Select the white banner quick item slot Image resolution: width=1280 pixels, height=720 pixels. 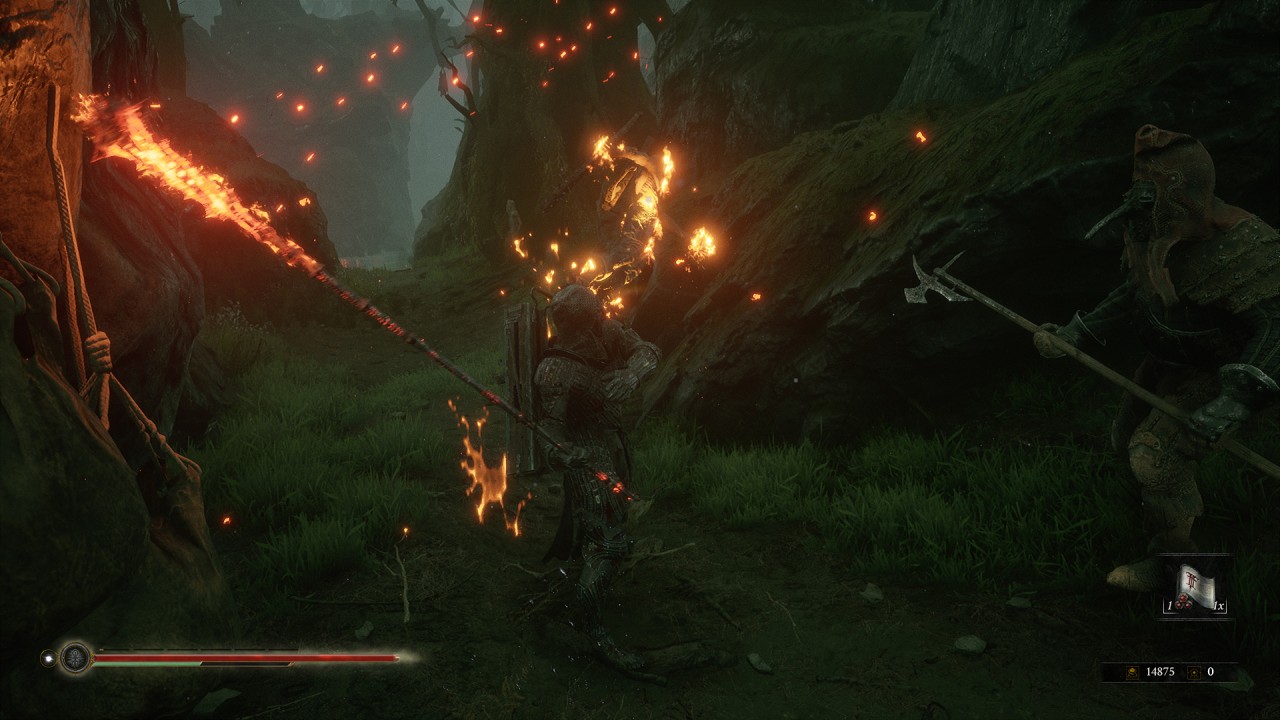[1195, 587]
